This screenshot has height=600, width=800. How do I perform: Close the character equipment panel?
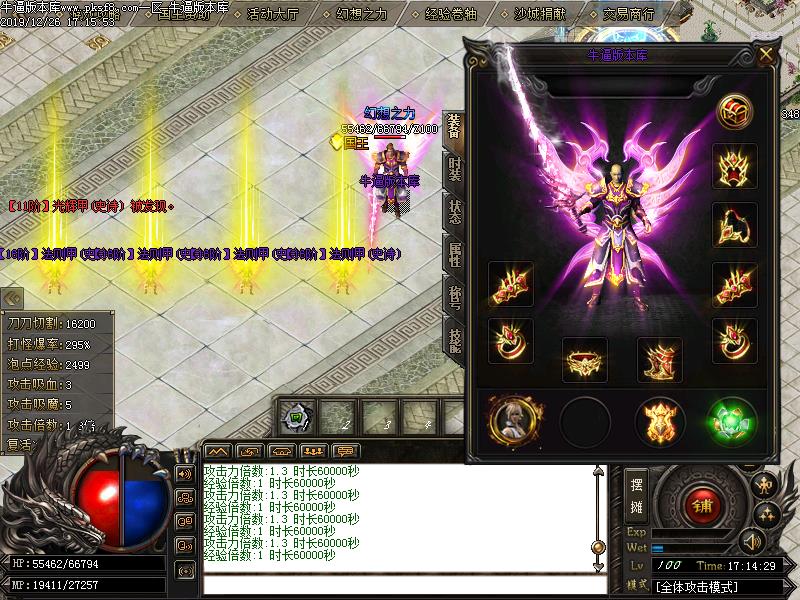click(766, 54)
